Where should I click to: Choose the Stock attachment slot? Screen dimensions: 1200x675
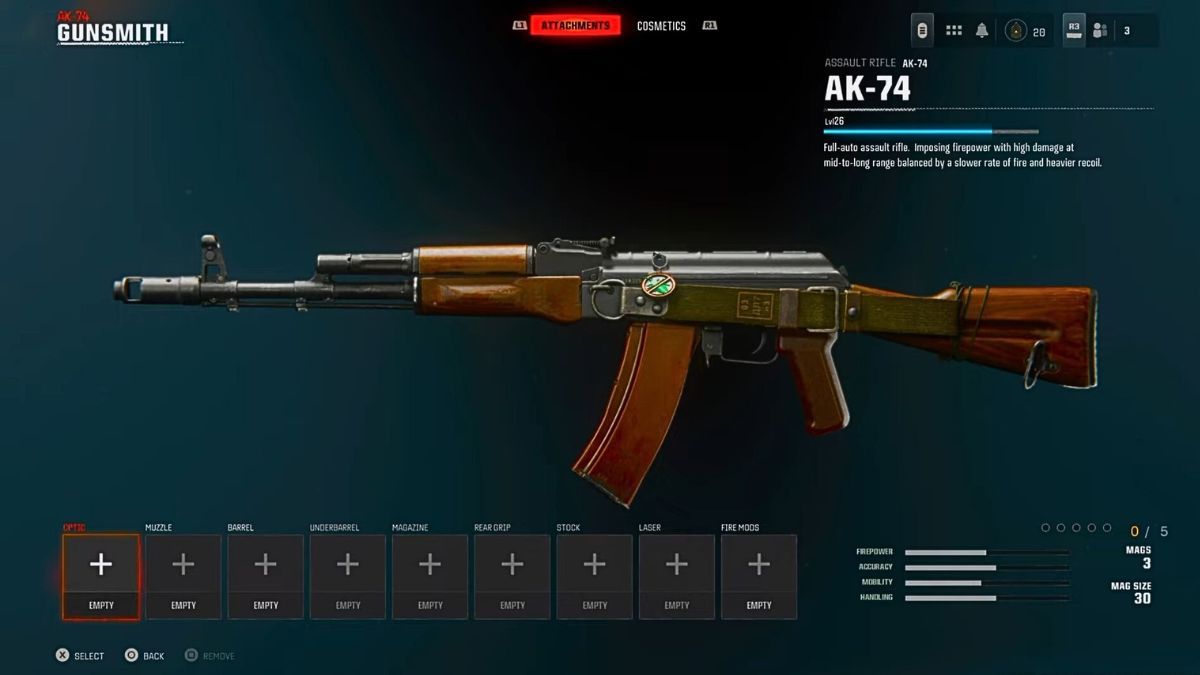[594, 575]
